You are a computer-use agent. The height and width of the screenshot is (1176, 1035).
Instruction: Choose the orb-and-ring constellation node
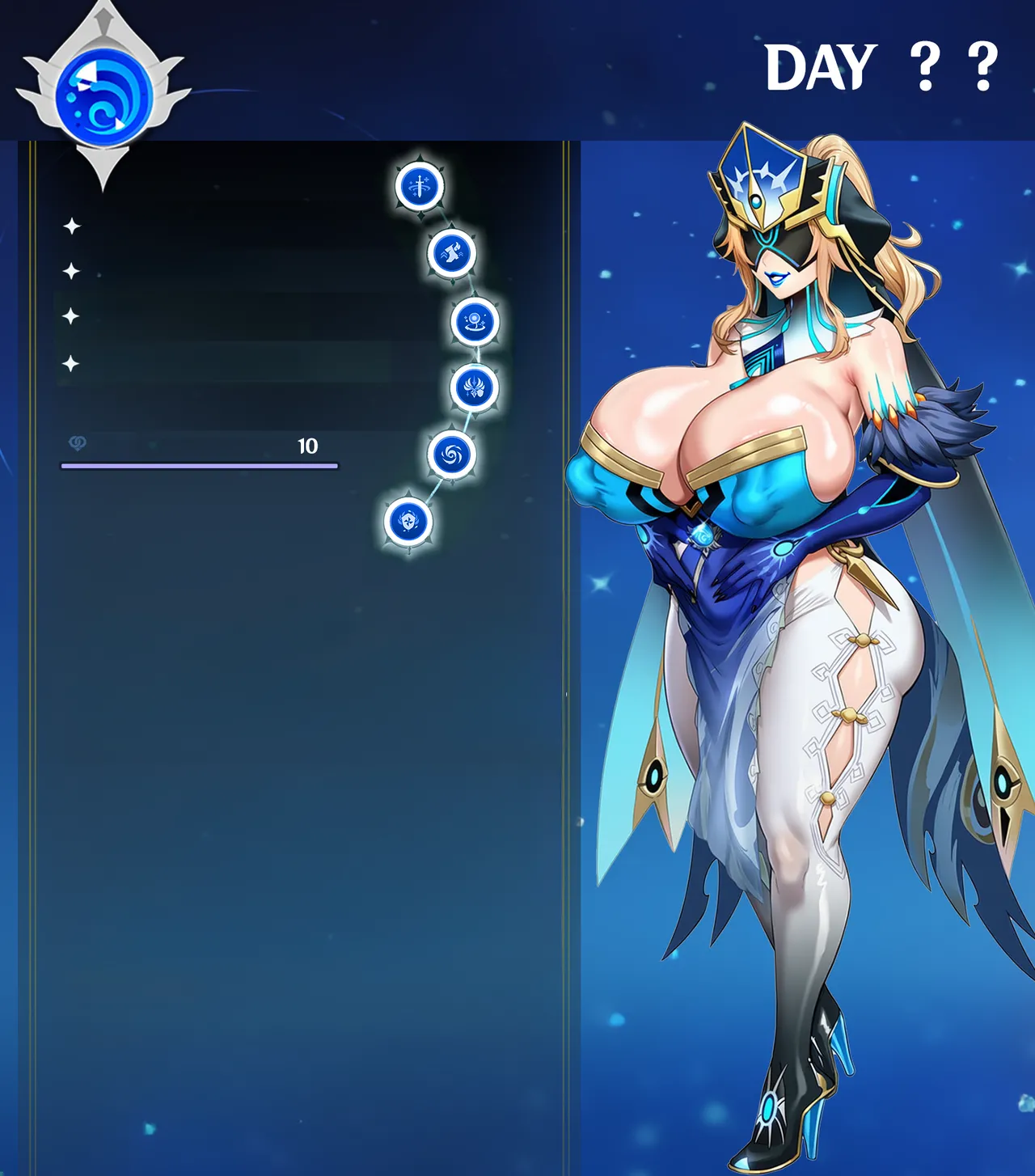pos(475,321)
